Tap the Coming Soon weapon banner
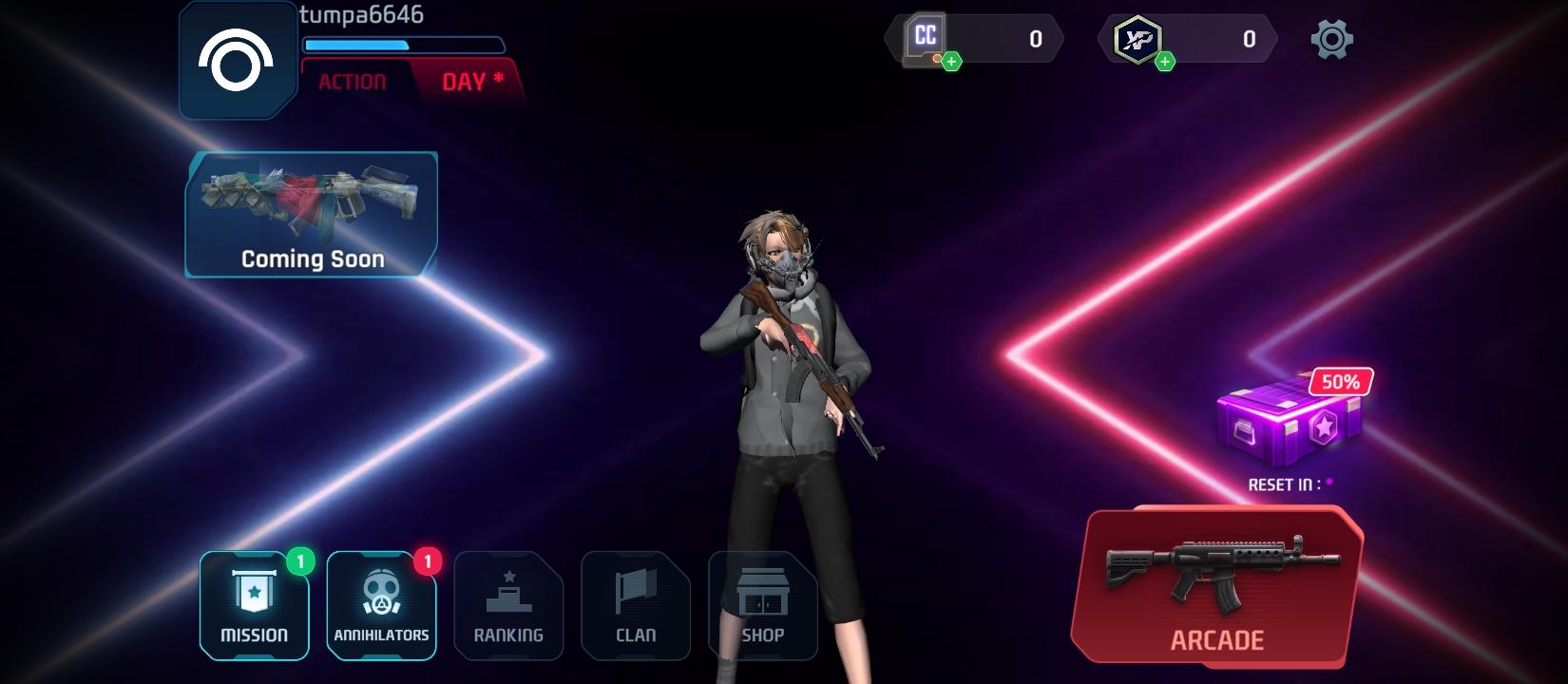 pos(311,214)
